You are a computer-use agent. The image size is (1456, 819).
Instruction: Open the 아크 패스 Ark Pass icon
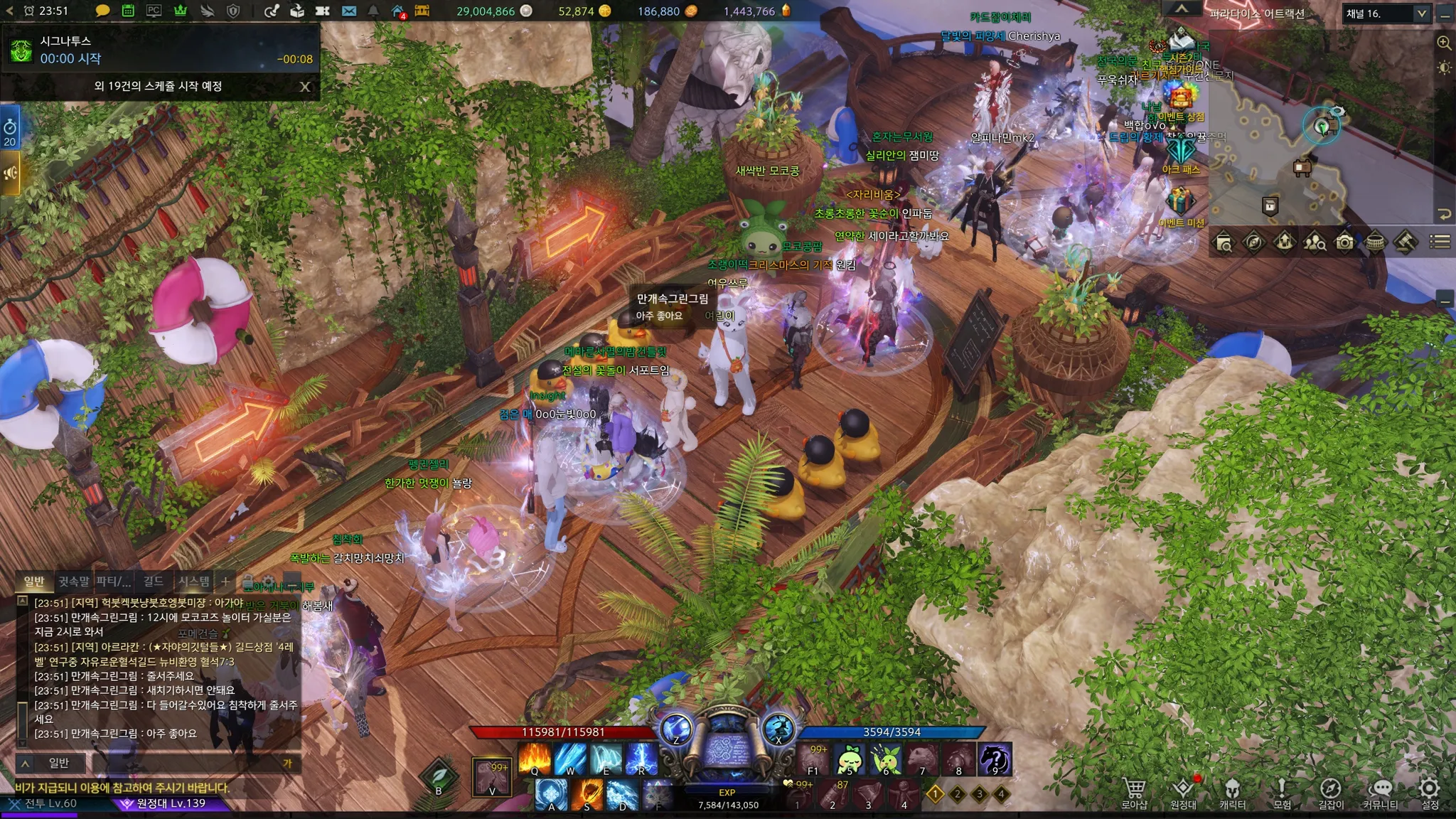tap(1182, 151)
